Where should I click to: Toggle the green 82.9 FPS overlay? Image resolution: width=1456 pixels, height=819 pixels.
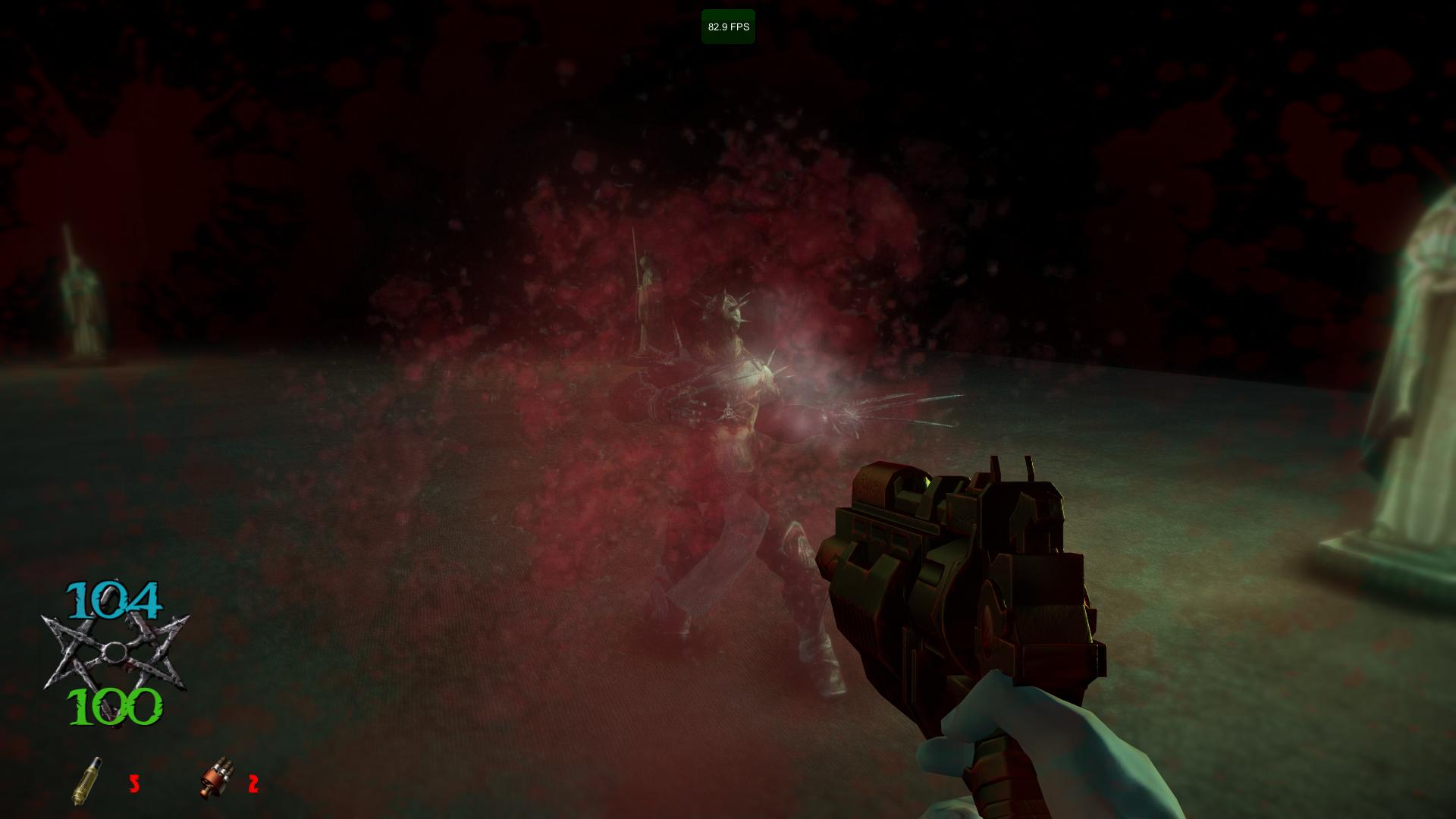coord(728,24)
